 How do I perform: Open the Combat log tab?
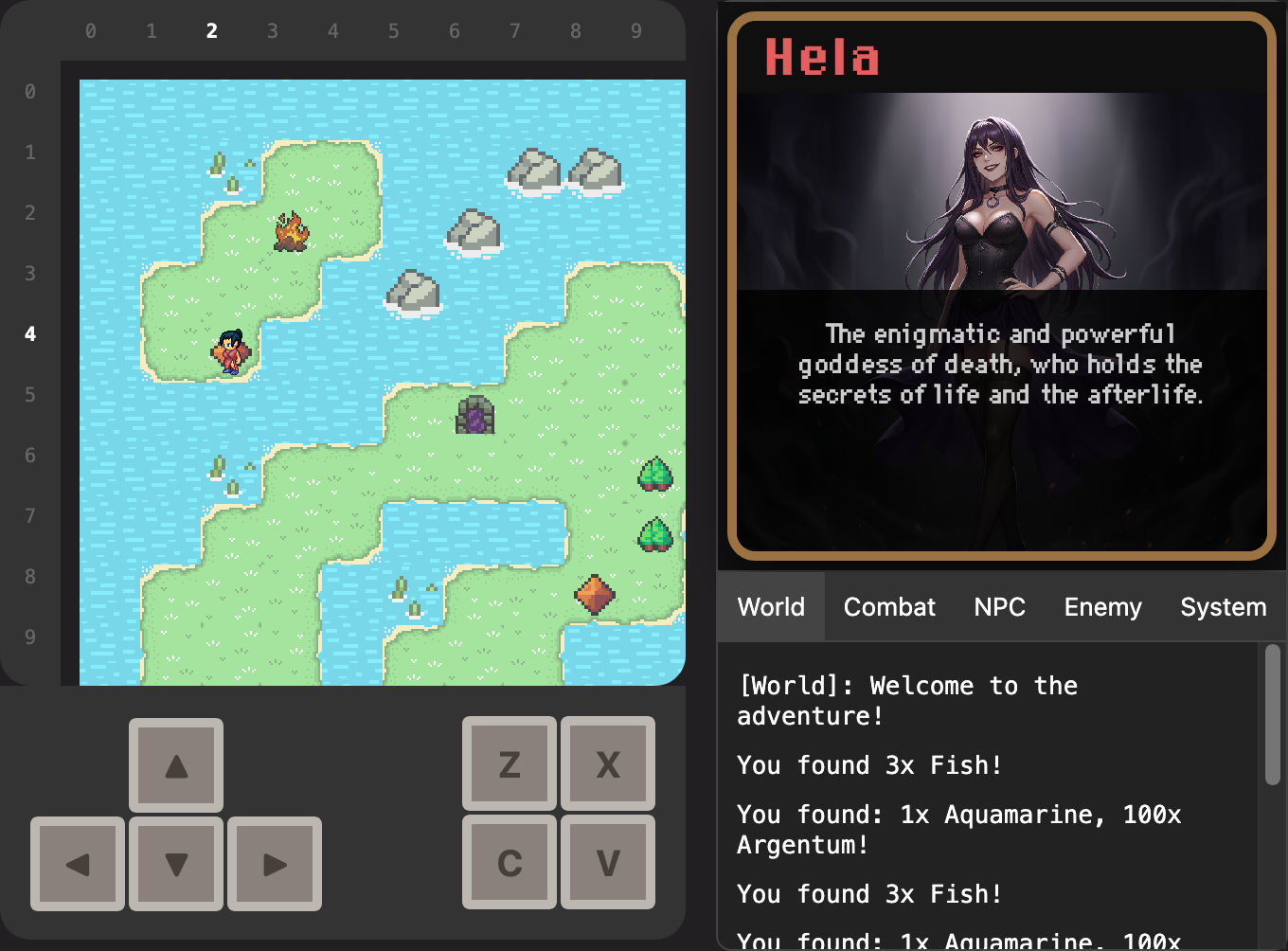coord(889,607)
